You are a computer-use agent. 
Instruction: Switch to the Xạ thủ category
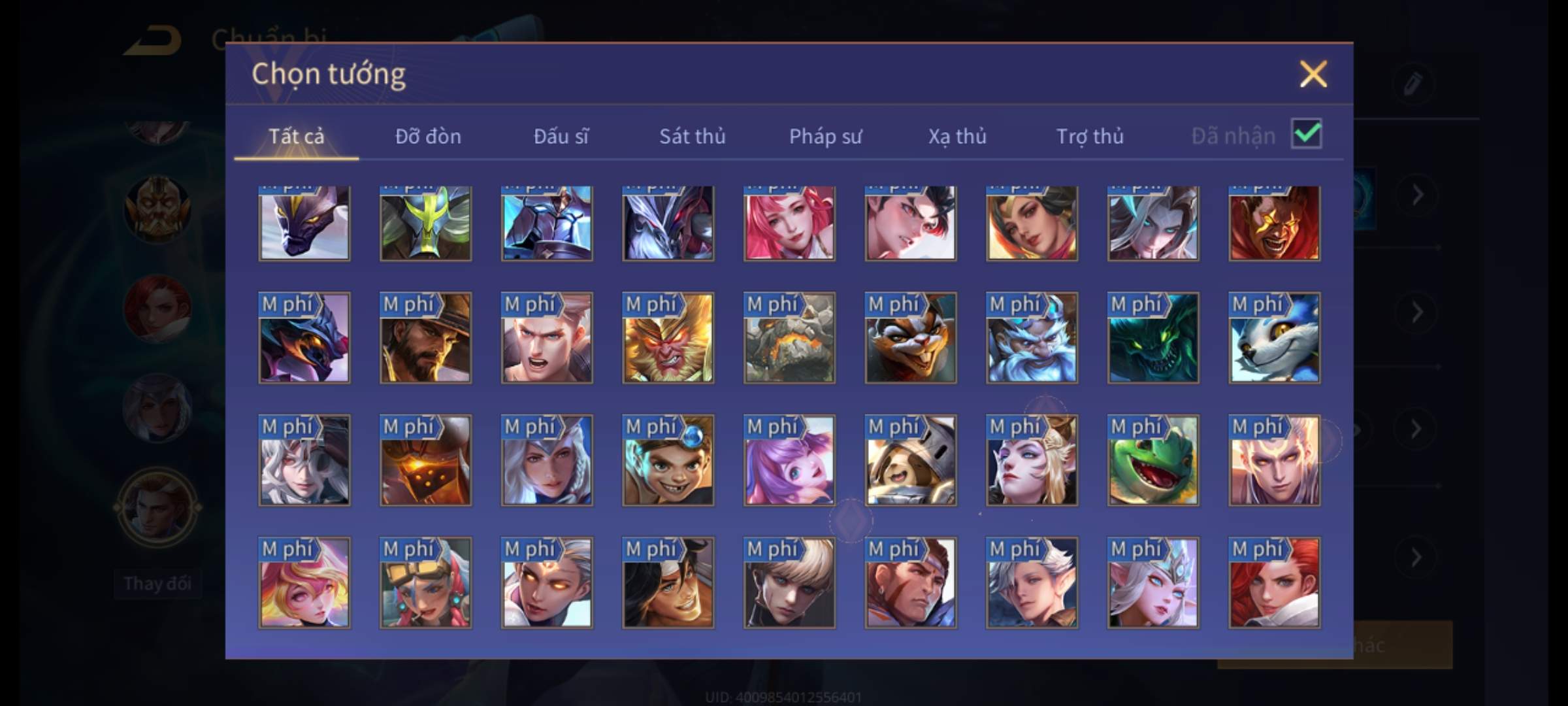(957, 136)
